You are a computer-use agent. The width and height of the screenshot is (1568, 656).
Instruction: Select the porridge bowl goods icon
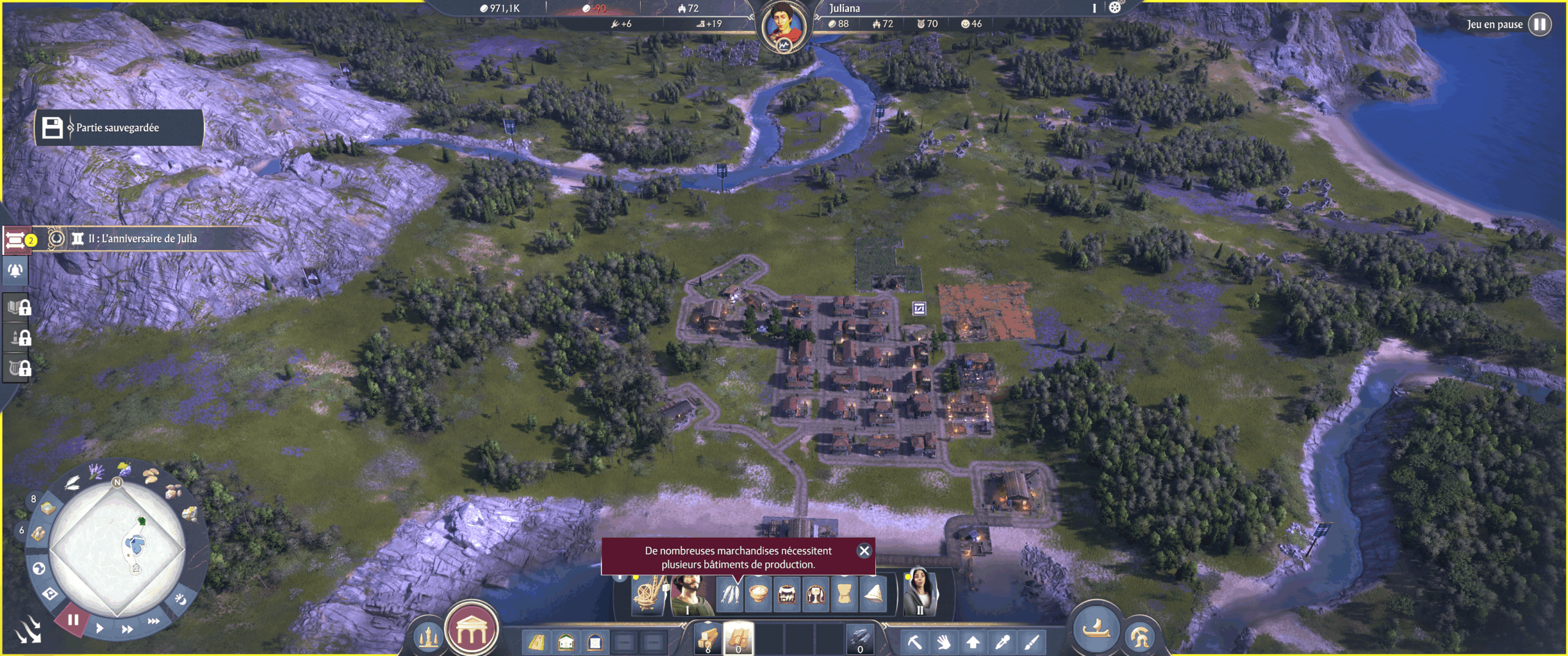(758, 594)
